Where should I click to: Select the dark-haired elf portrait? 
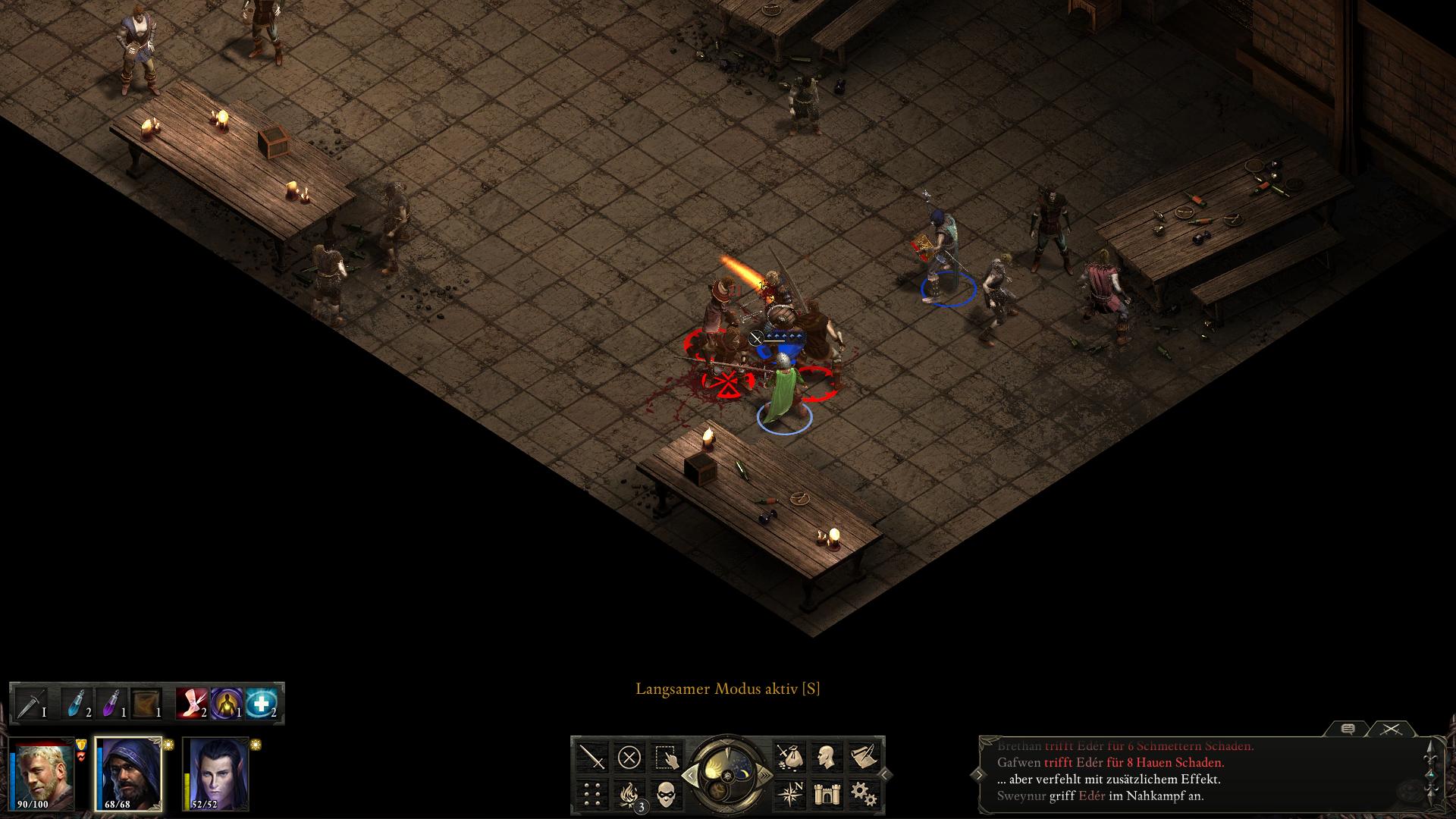217,773
